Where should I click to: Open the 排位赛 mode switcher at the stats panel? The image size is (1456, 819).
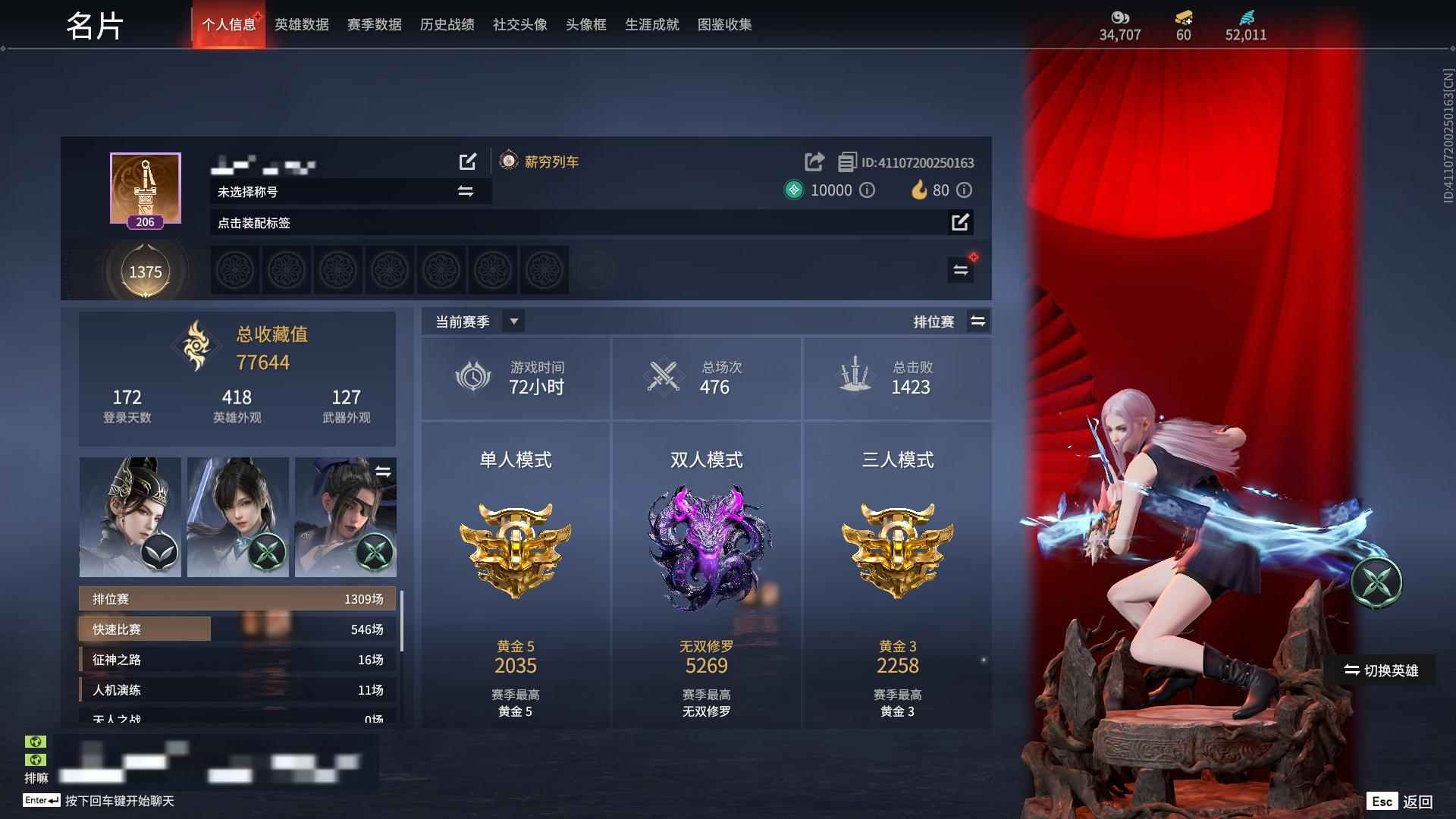[978, 322]
